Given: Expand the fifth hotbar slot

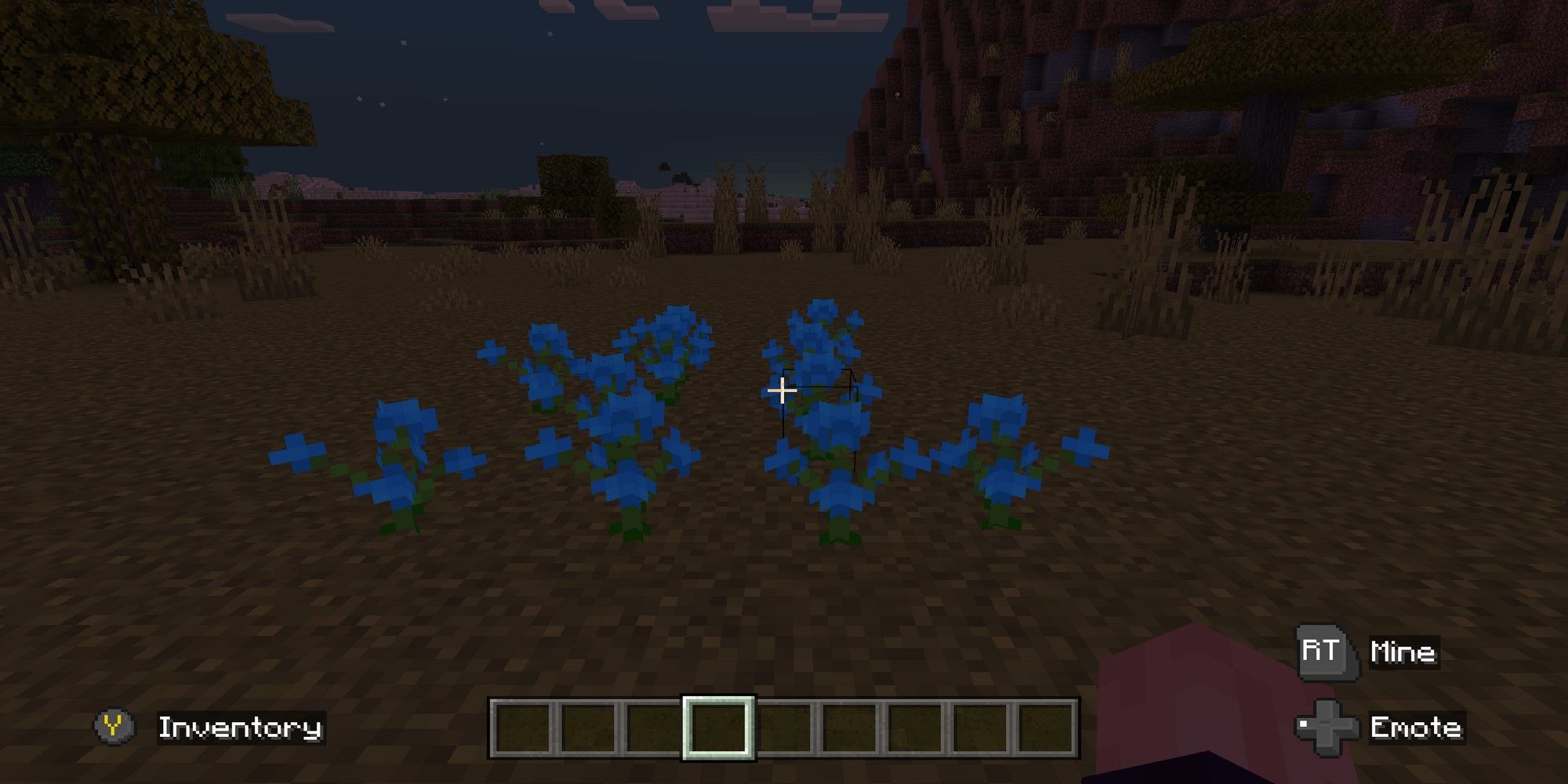Looking at the screenshot, I should tap(785, 728).
